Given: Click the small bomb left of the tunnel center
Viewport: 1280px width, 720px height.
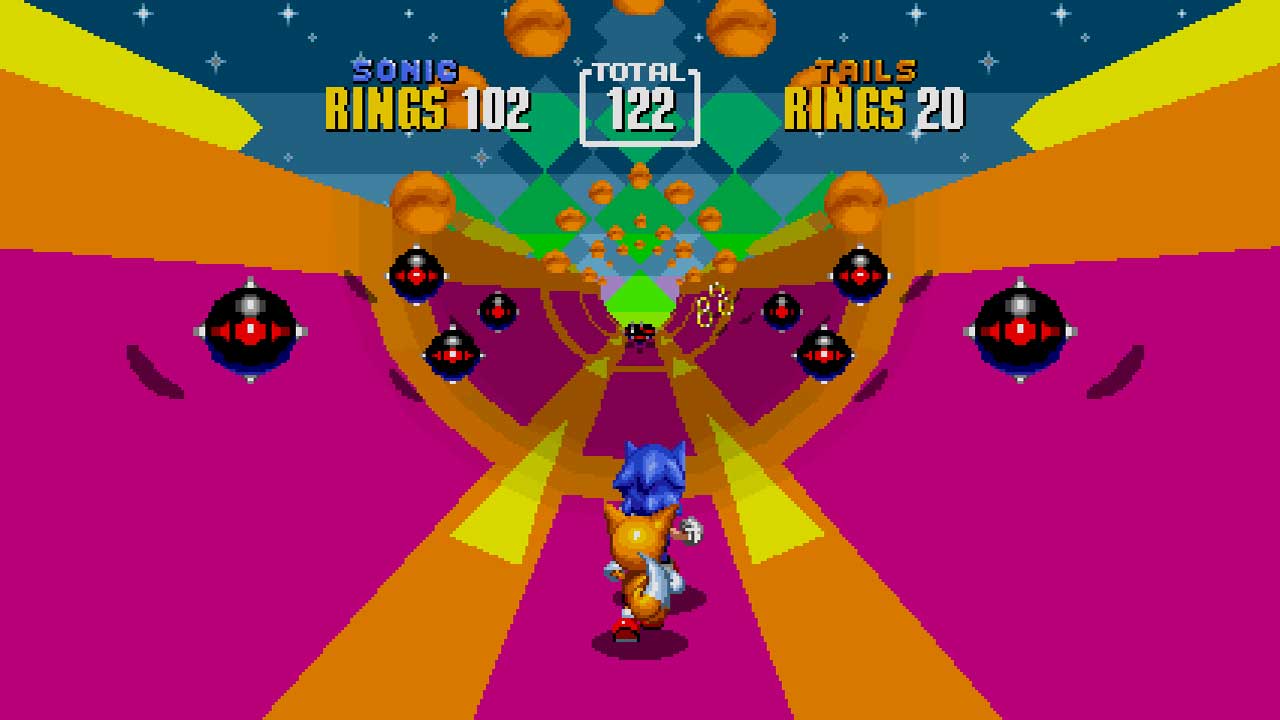Looking at the screenshot, I should point(497,310).
